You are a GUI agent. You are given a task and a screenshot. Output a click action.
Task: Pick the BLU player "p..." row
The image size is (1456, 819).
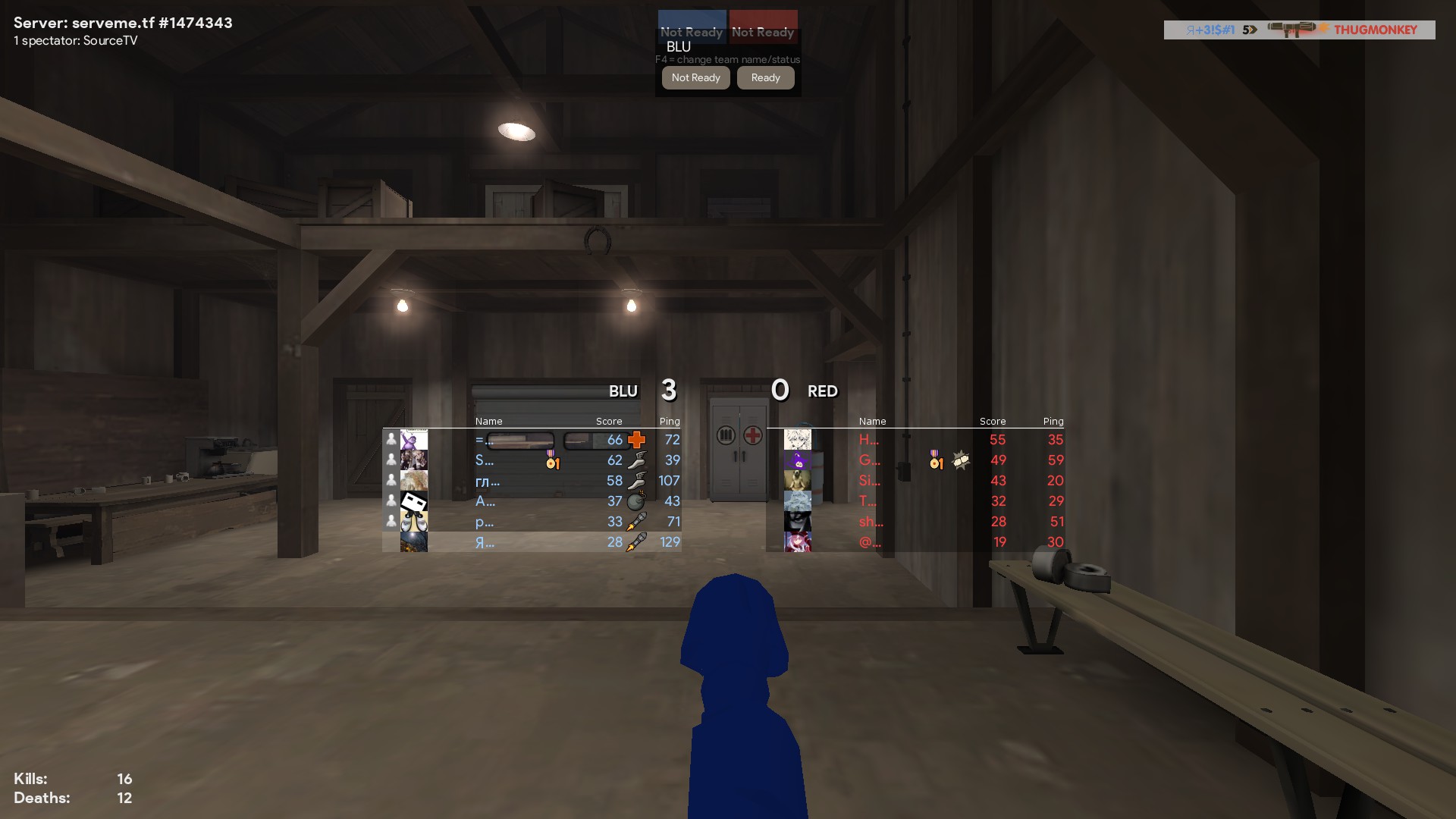tap(531, 522)
